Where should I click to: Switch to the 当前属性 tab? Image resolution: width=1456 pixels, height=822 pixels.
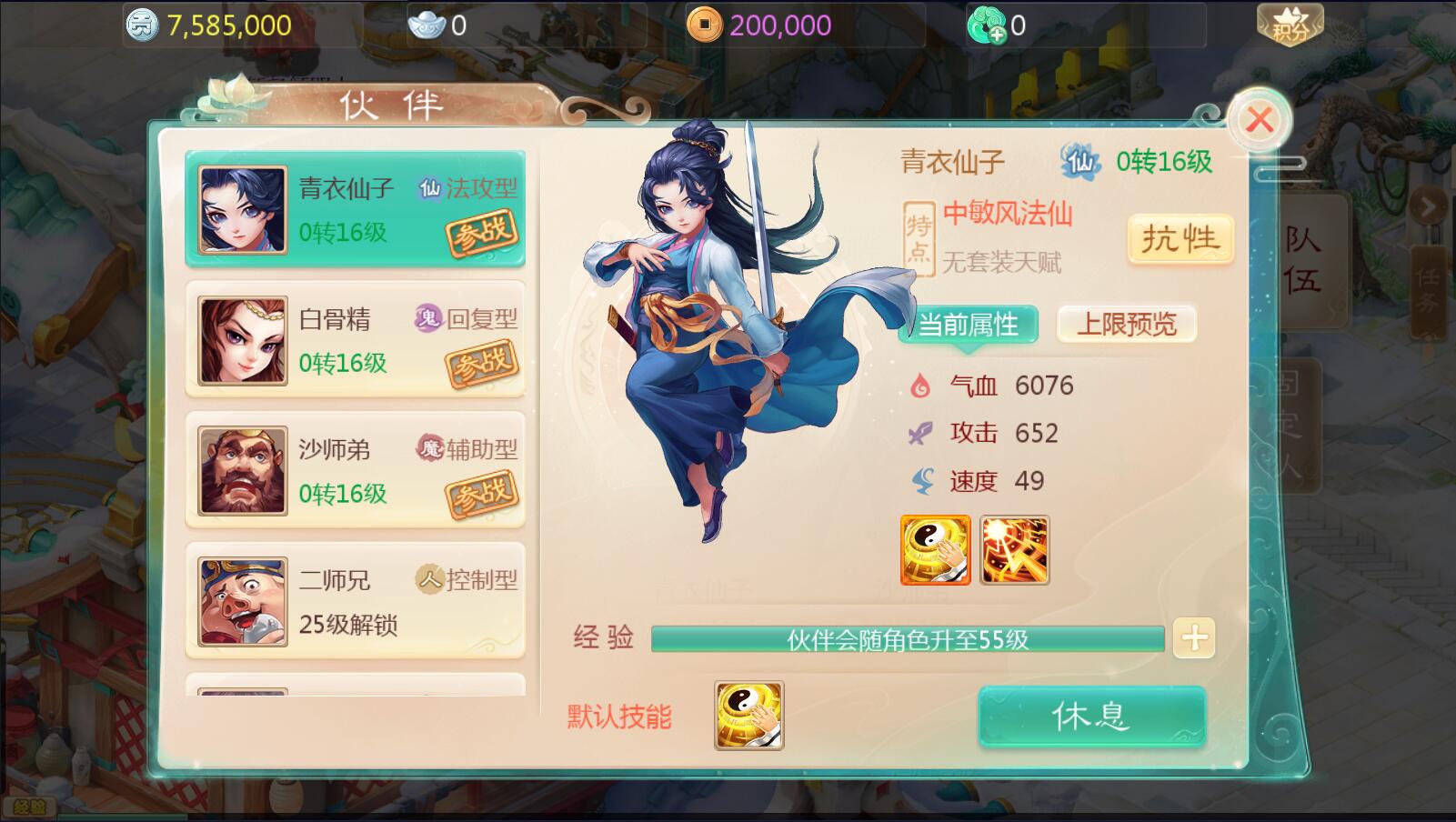968,325
